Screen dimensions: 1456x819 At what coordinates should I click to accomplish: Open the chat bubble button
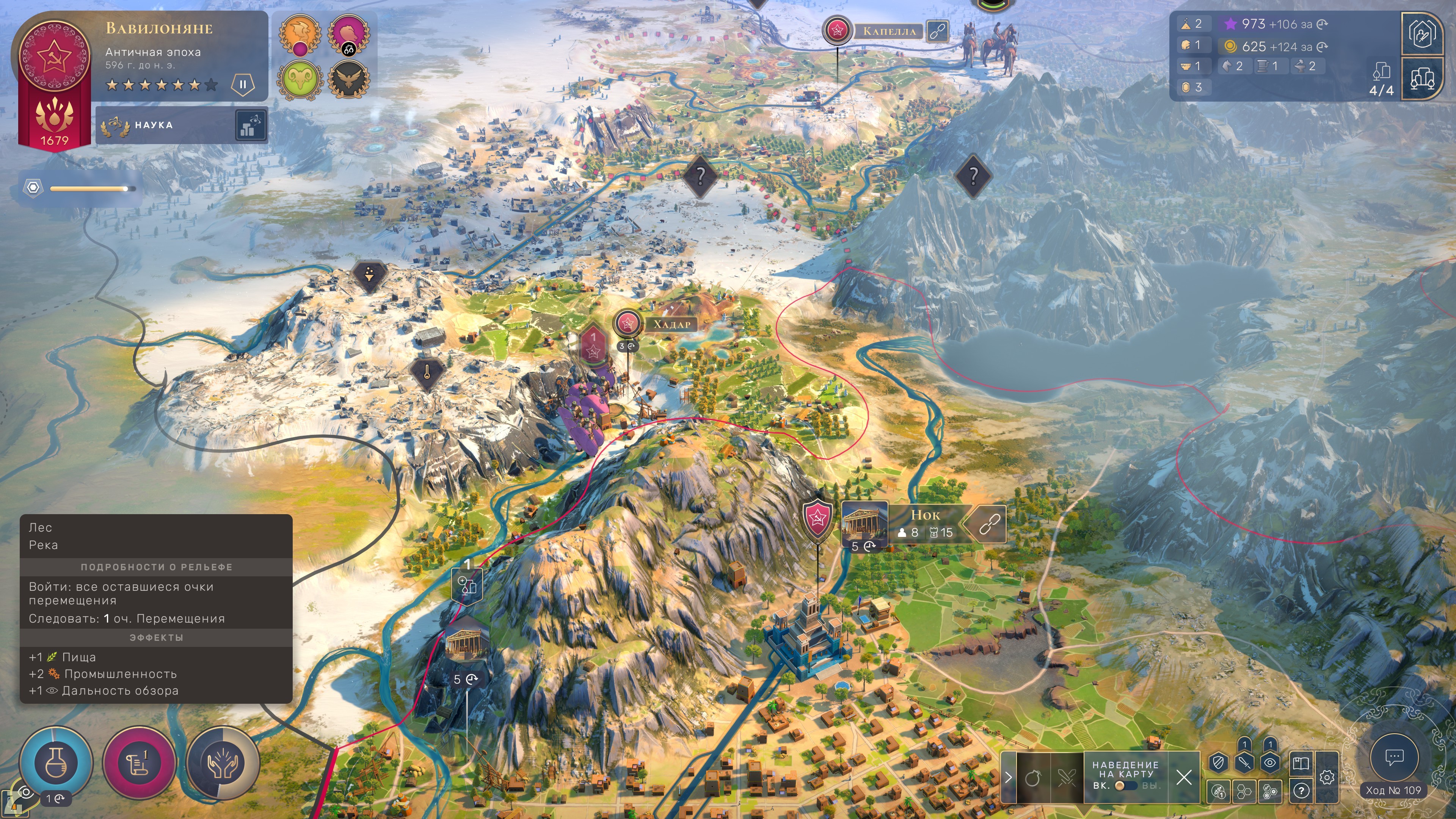coord(1394,758)
